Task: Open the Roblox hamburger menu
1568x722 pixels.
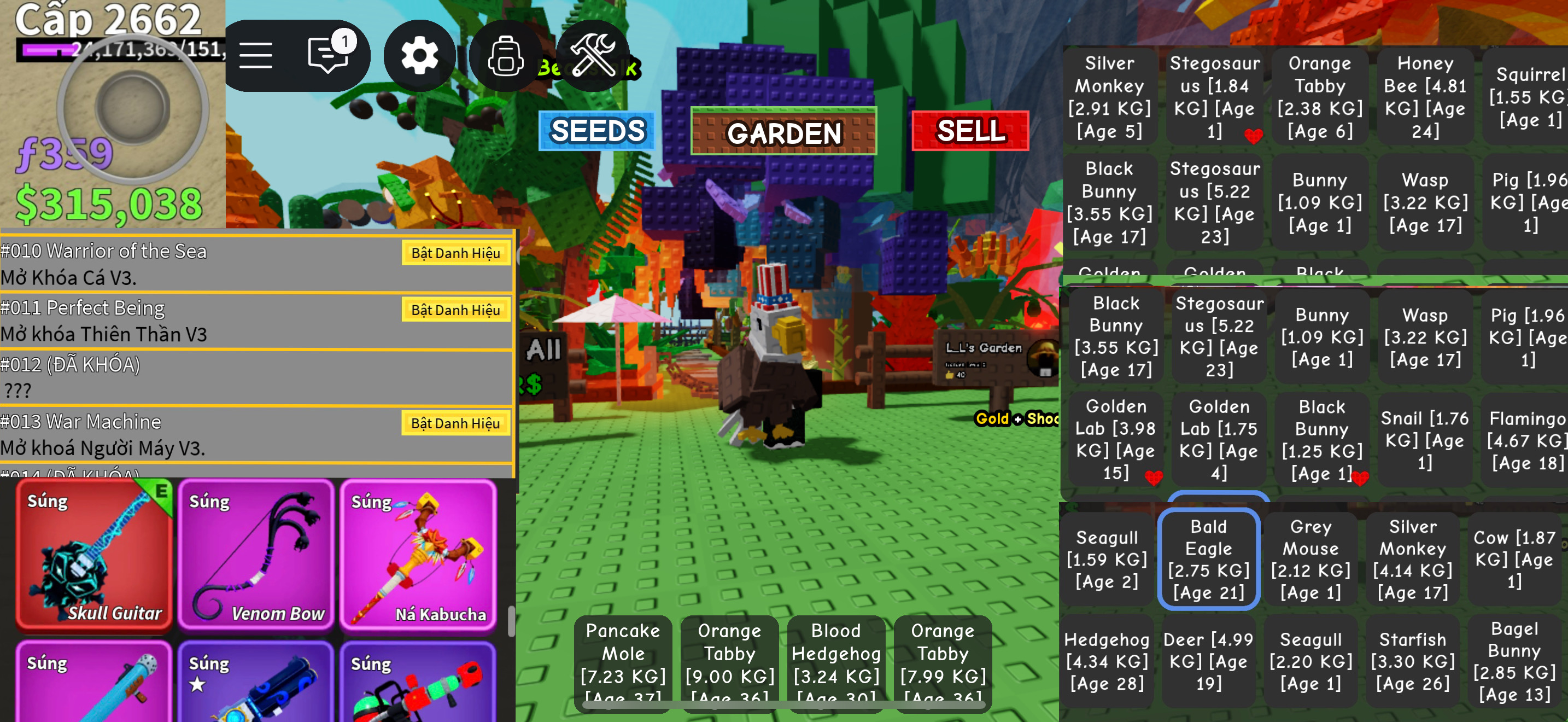Action: point(256,56)
